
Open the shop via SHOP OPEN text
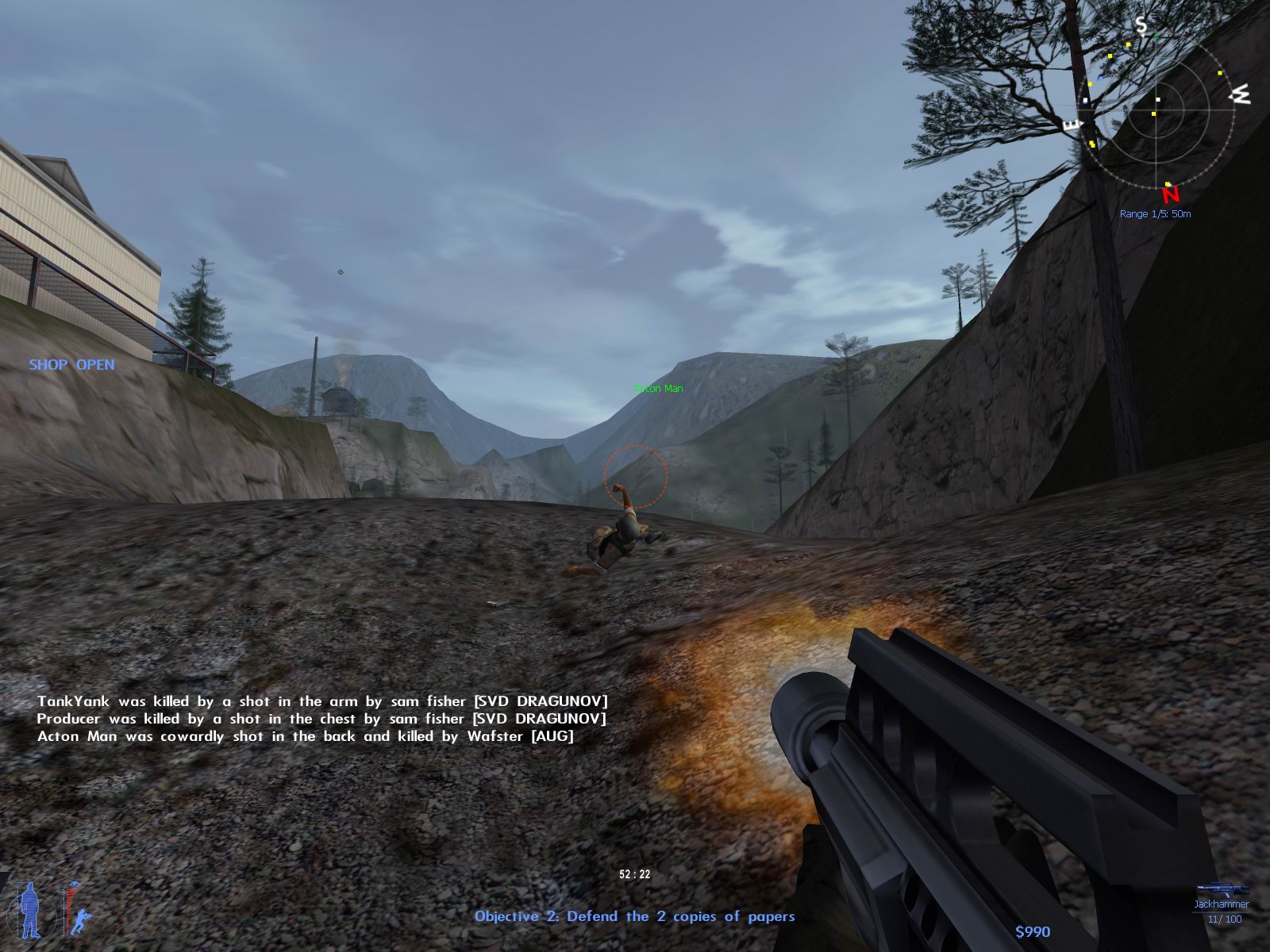71,366
